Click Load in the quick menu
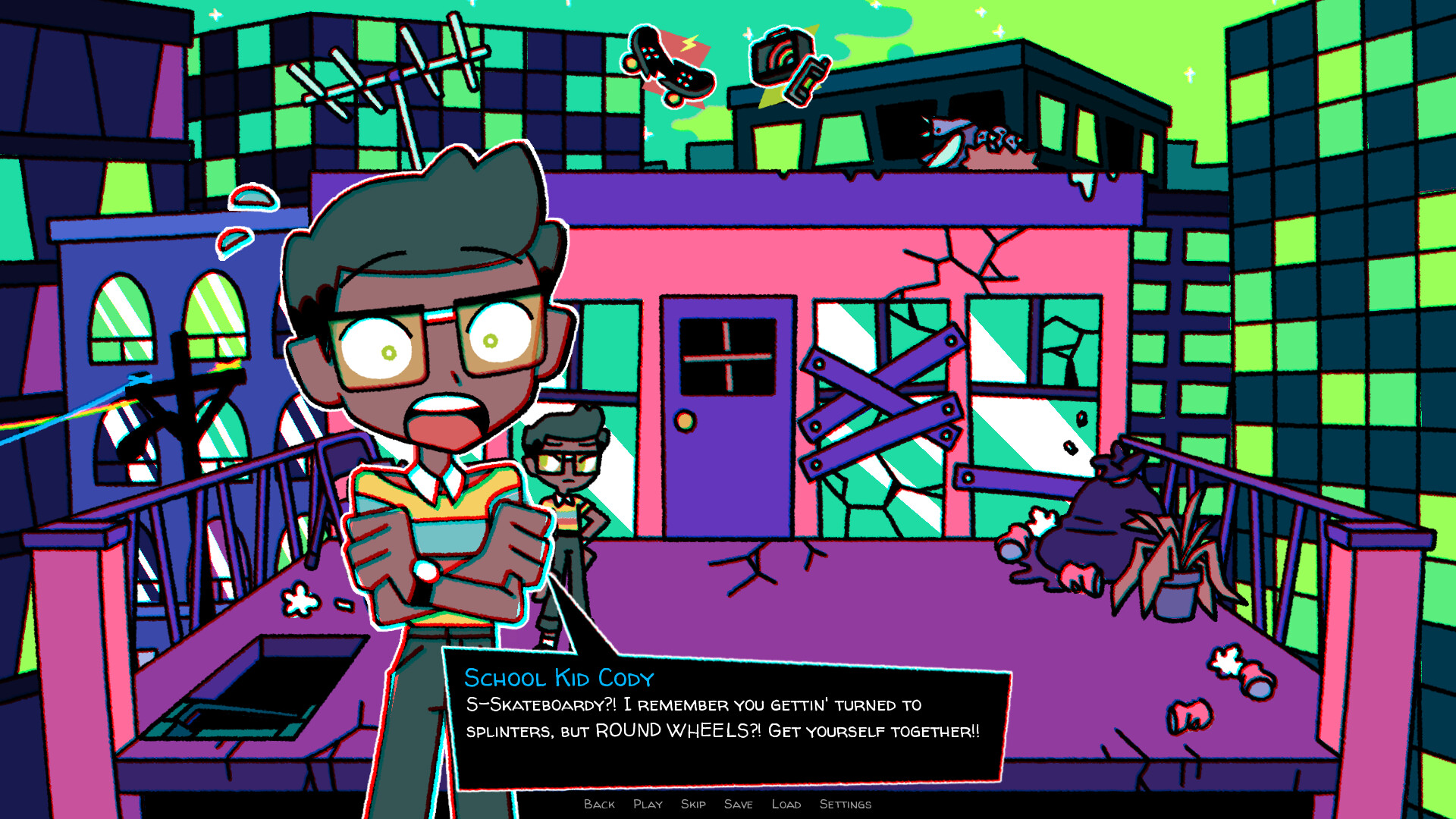This screenshot has height=819, width=1456. coord(788,805)
